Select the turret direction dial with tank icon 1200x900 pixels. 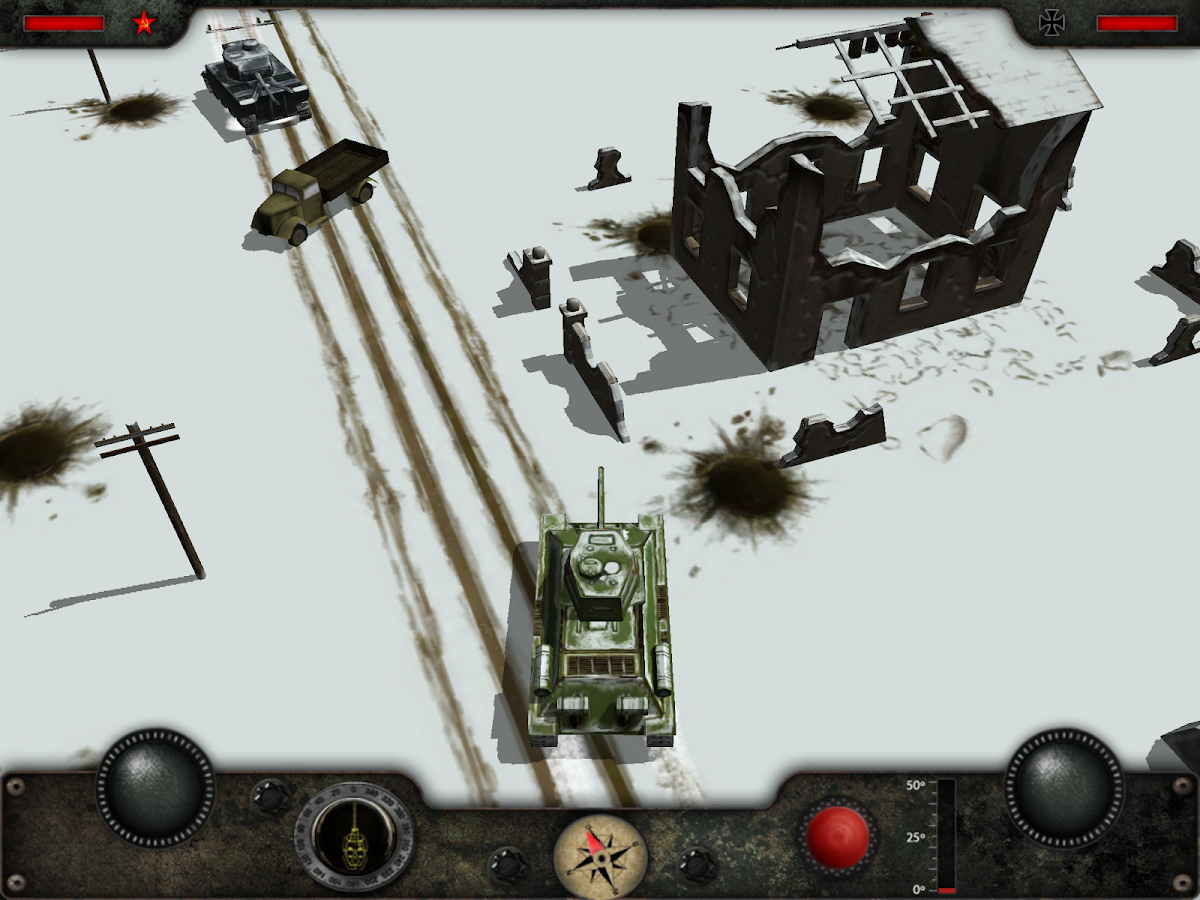[355, 836]
